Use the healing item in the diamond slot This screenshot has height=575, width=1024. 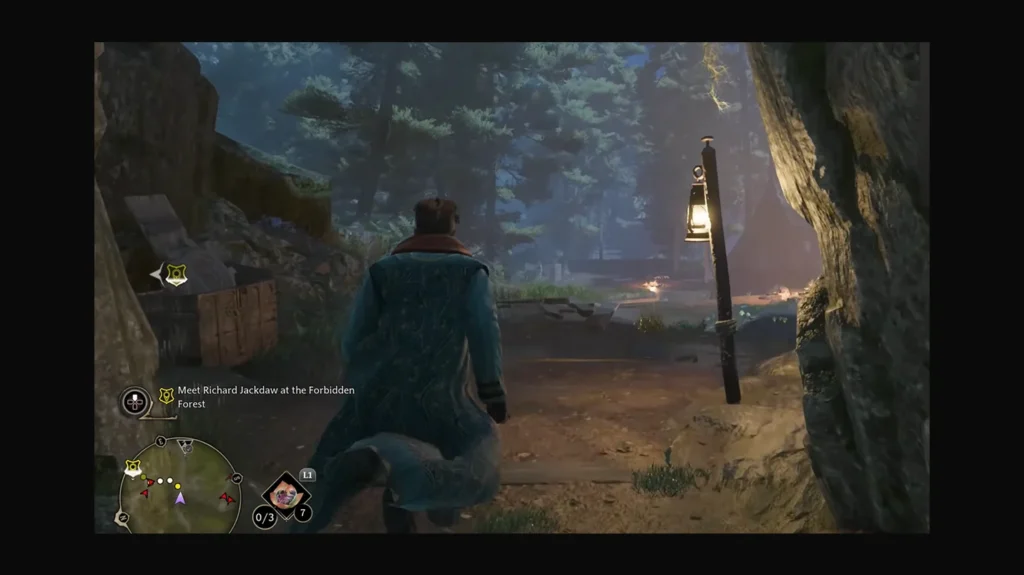pyautogui.click(x=286, y=493)
